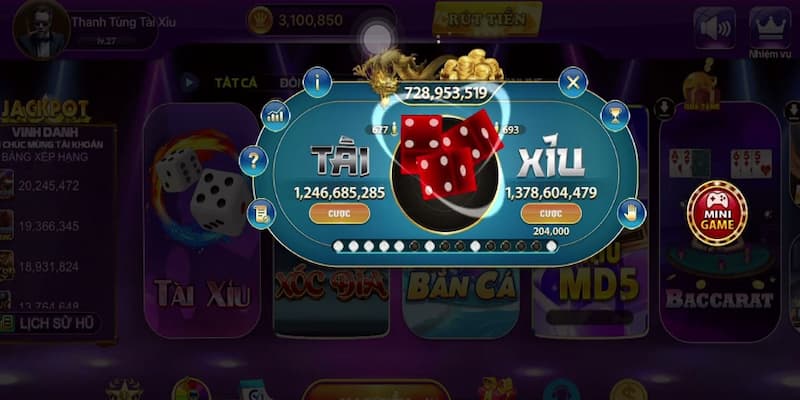Open the hourglass icon on the popup
Viewport: 800px width, 400px height.
615,115
